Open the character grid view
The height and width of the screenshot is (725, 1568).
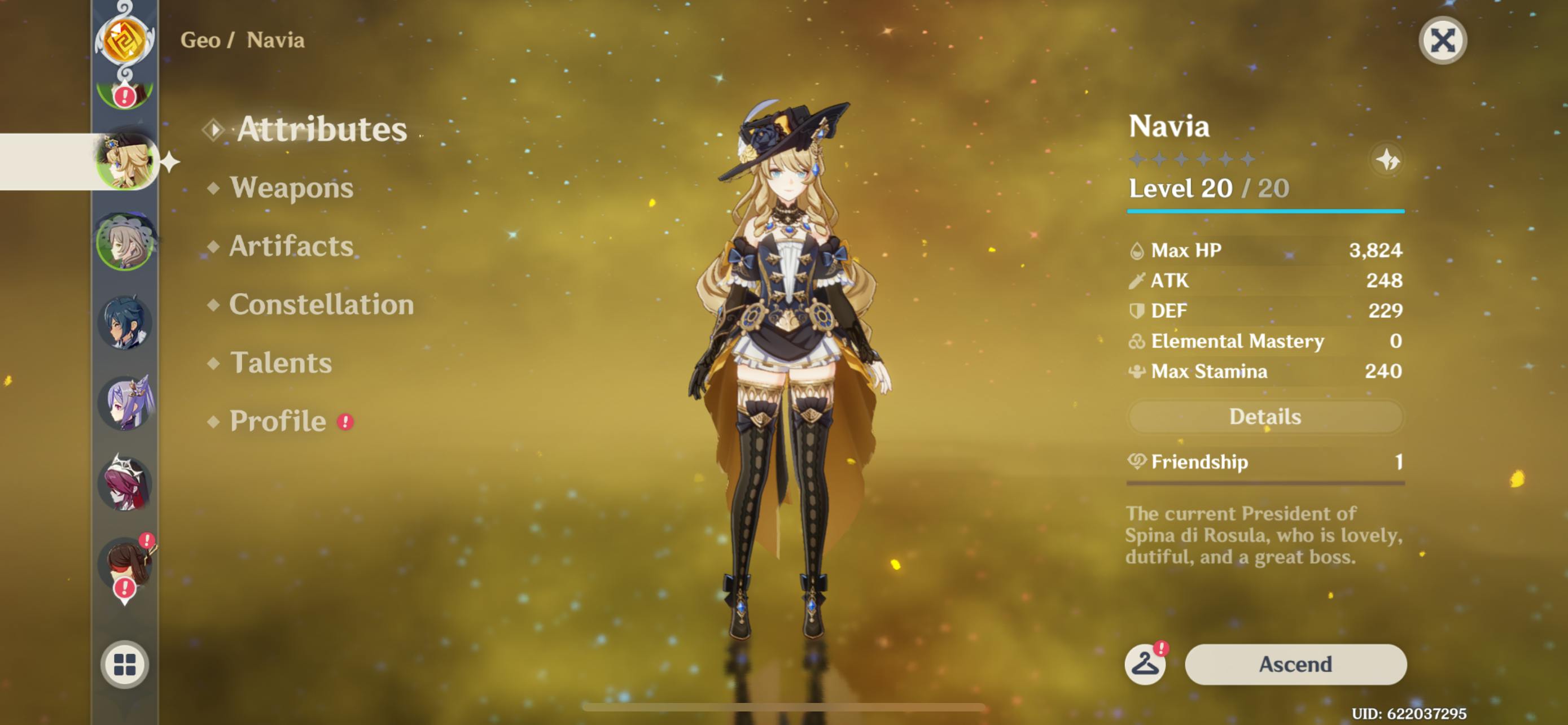[125, 664]
